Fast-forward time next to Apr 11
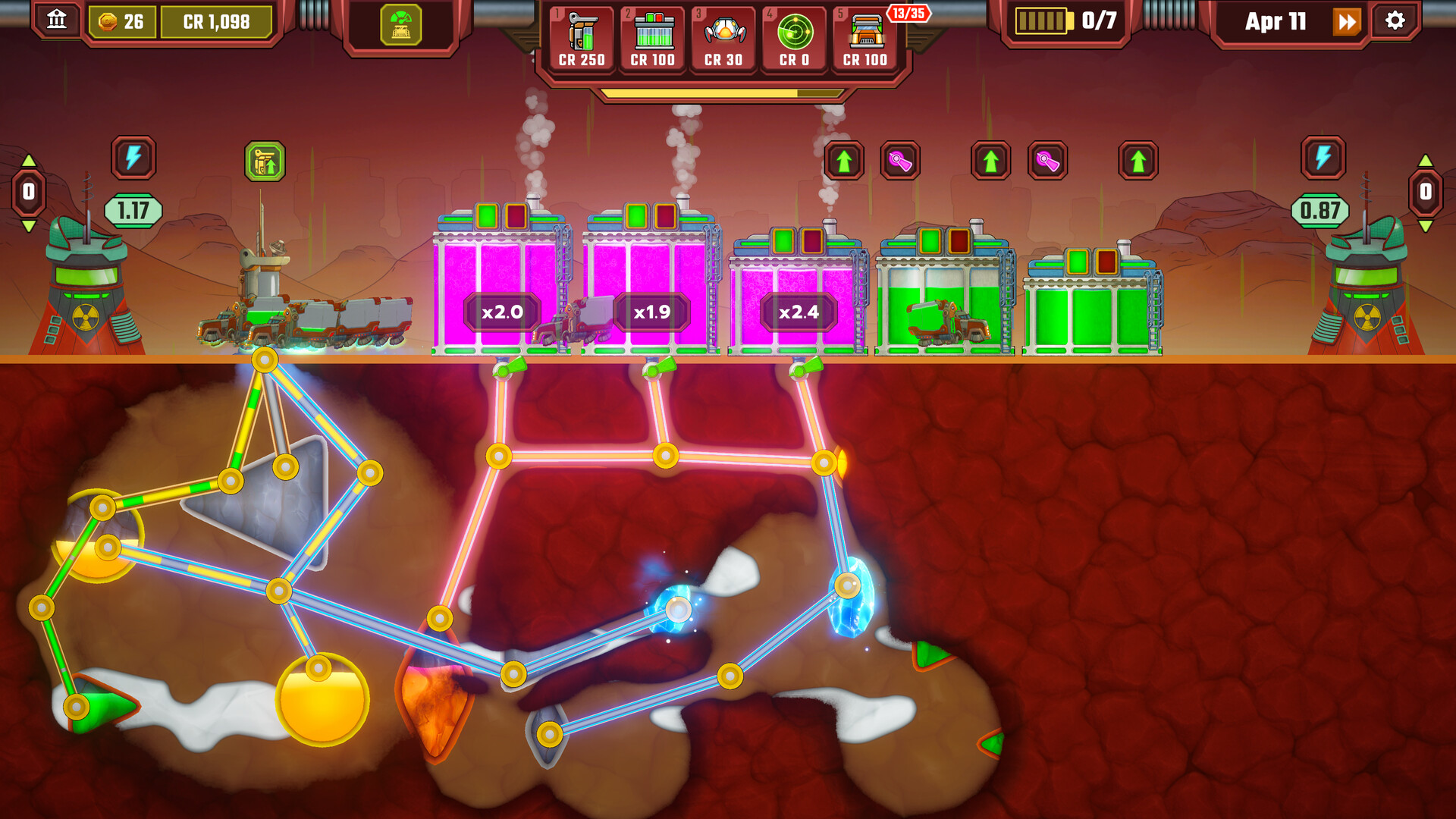The width and height of the screenshot is (1456, 819). (x=1347, y=22)
